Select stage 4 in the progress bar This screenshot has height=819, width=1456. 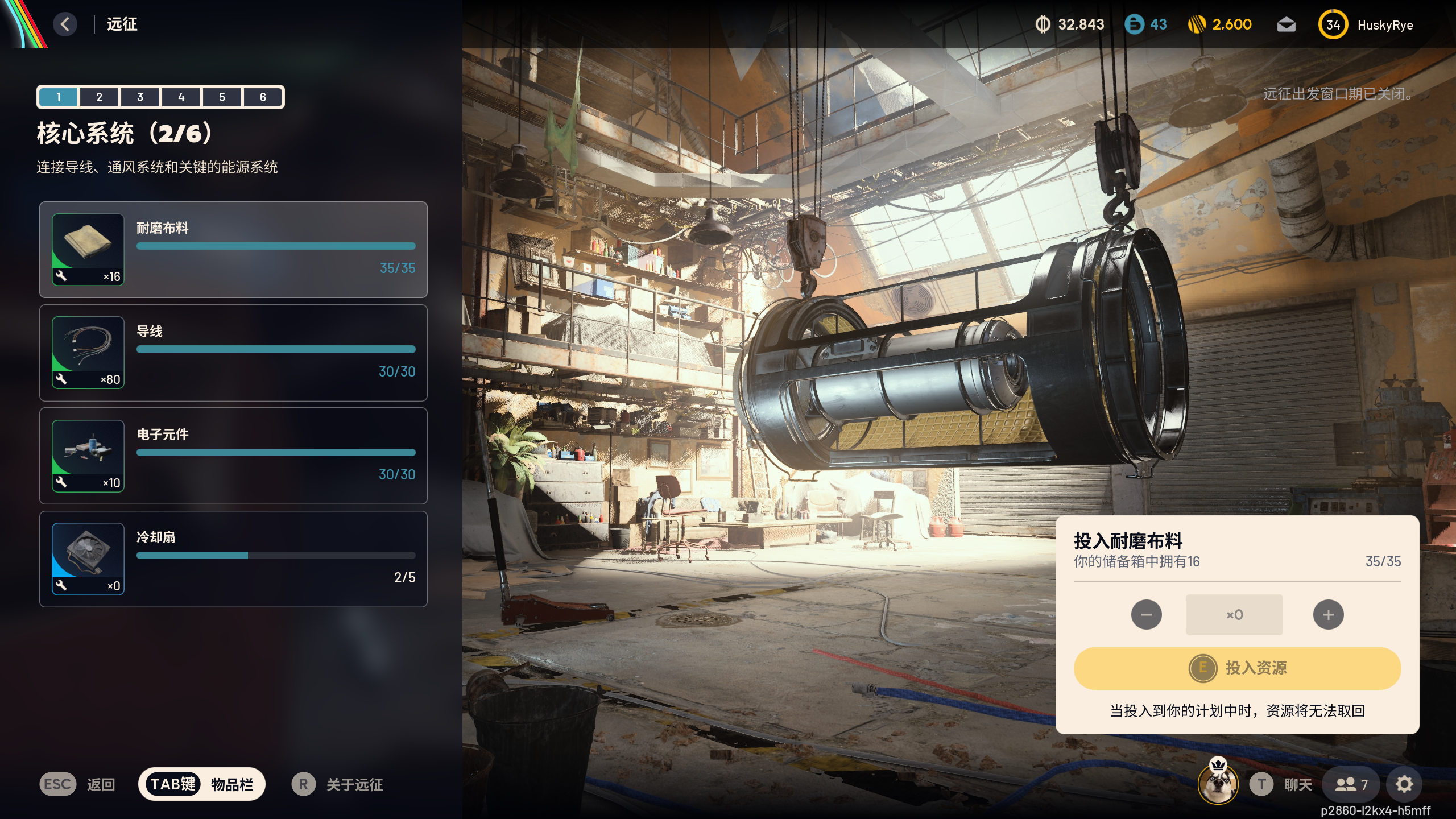click(181, 97)
